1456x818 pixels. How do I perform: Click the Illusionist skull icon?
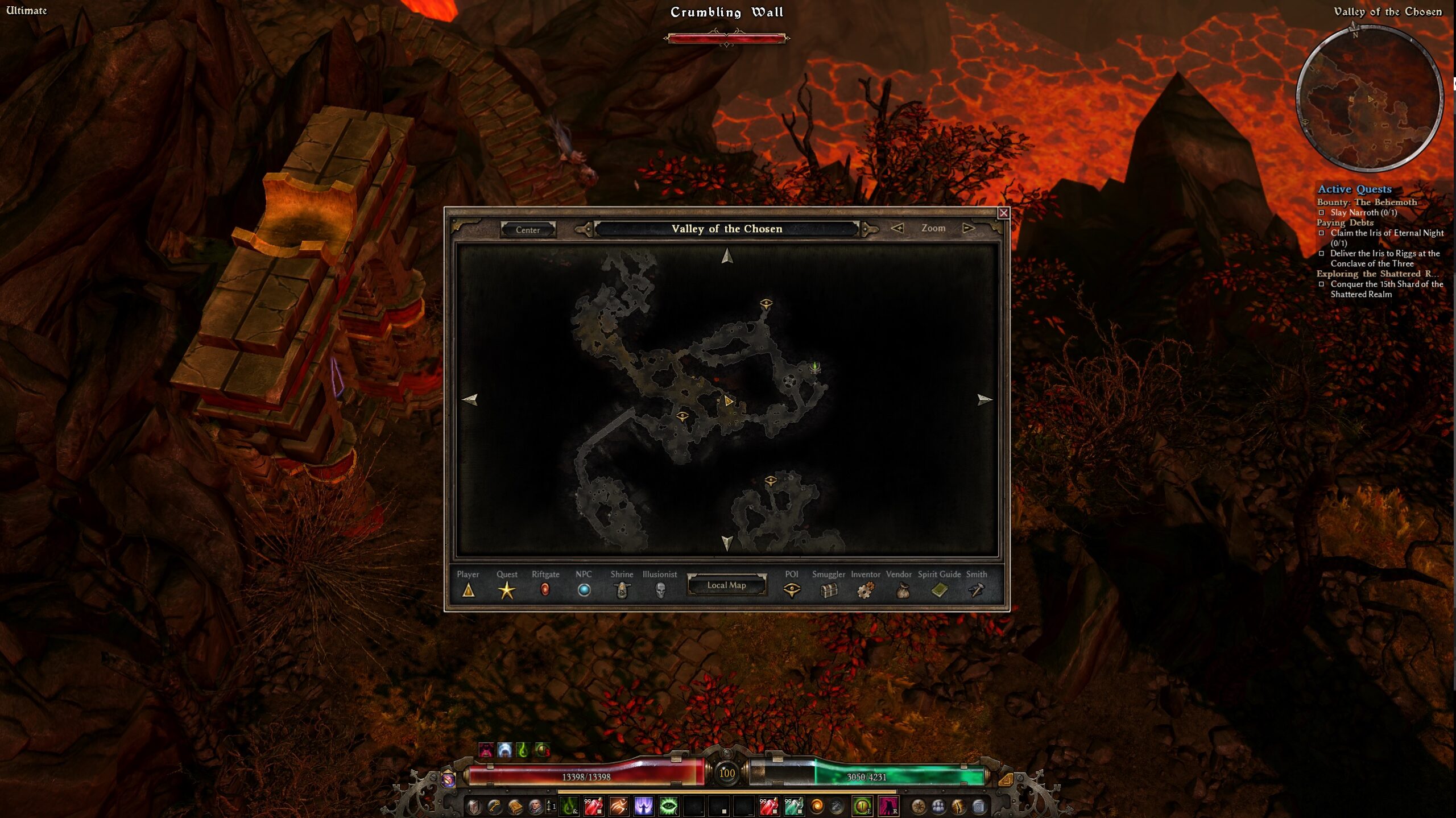click(x=660, y=590)
